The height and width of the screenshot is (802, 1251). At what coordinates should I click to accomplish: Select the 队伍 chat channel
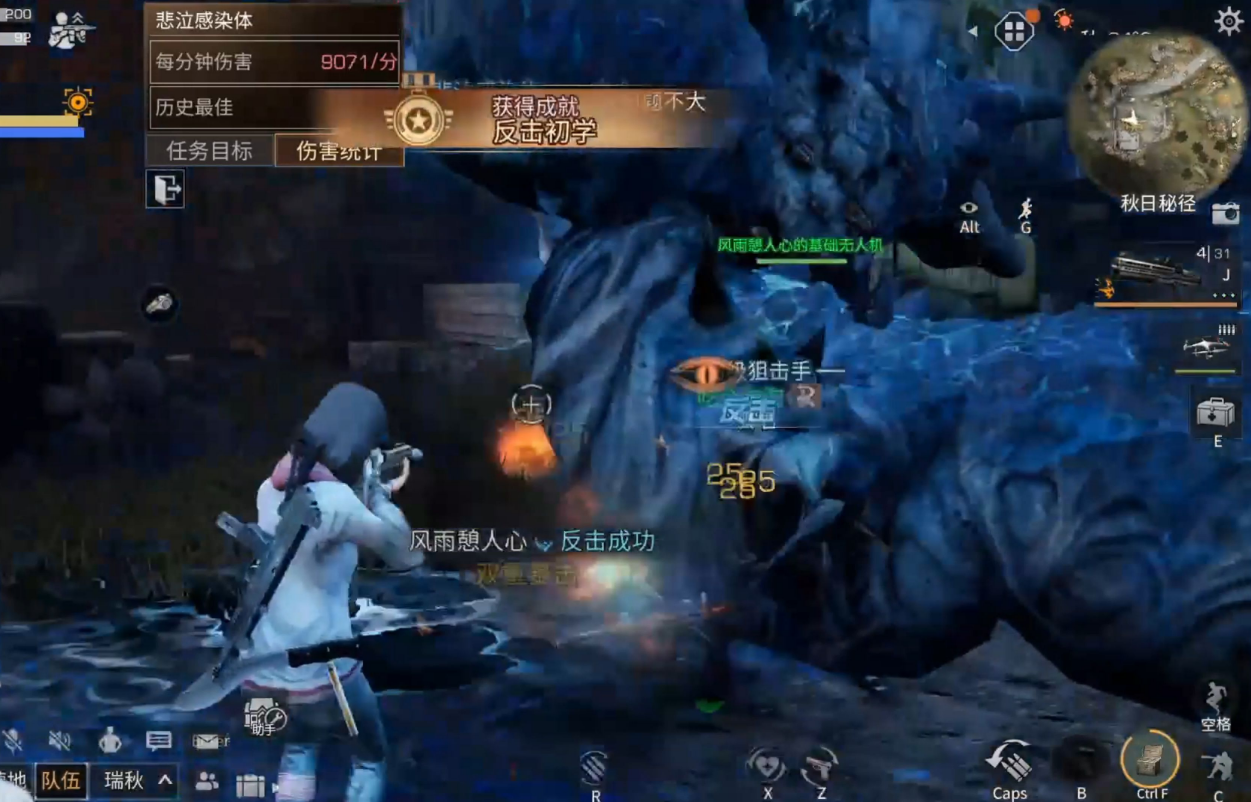pyautogui.click(x=61, y=781)
